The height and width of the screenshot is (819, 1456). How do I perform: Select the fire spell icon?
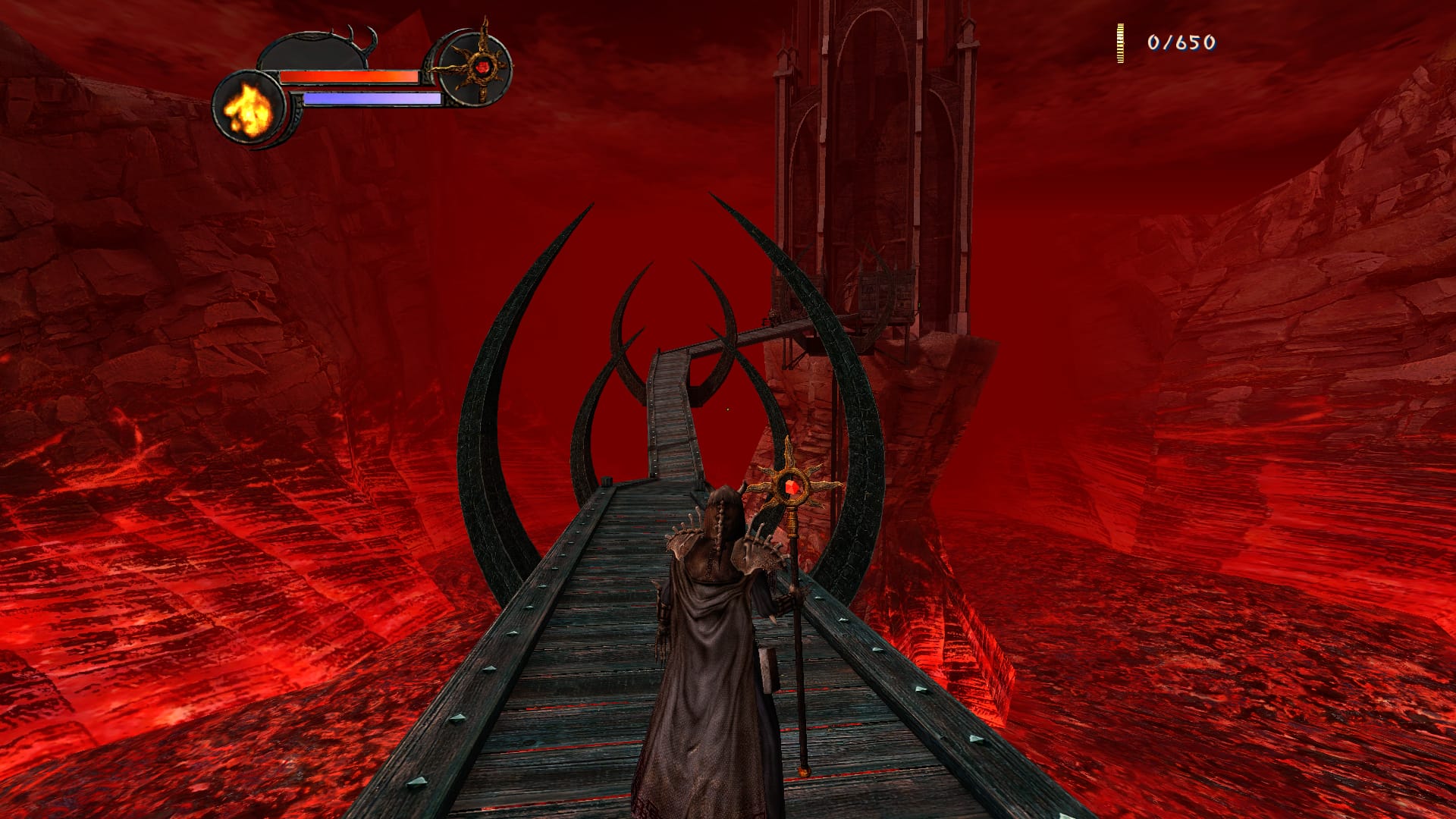tap(248, 108)
